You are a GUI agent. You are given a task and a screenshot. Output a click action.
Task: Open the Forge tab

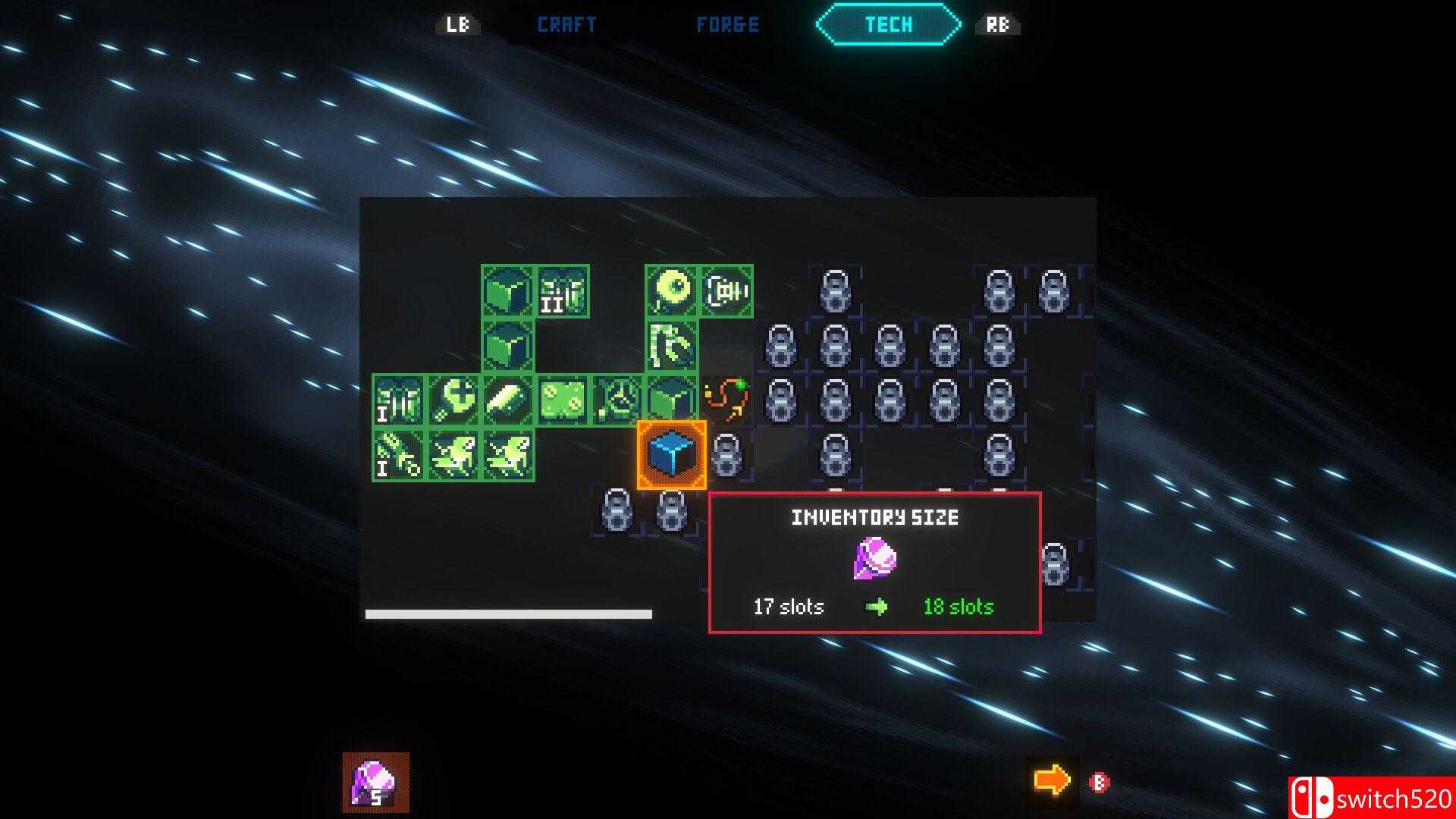(727, 25)
